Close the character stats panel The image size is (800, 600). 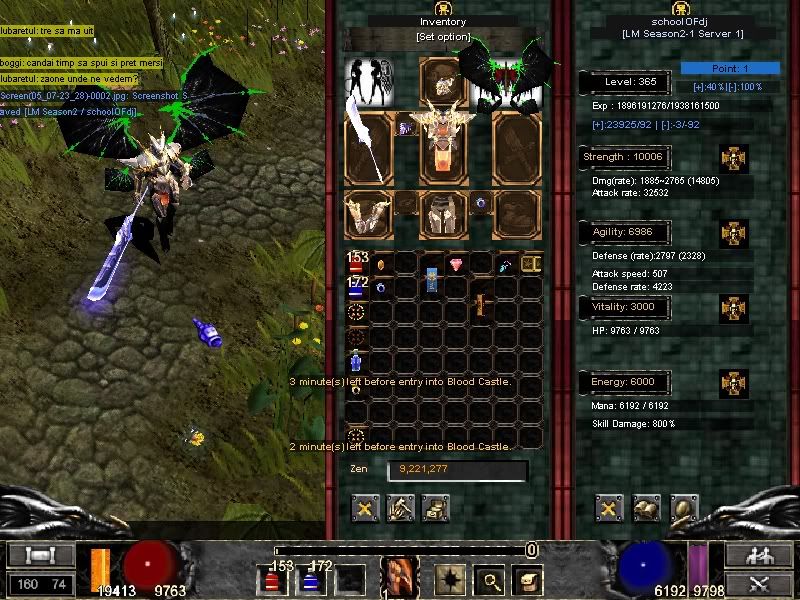tap(609, 509)
